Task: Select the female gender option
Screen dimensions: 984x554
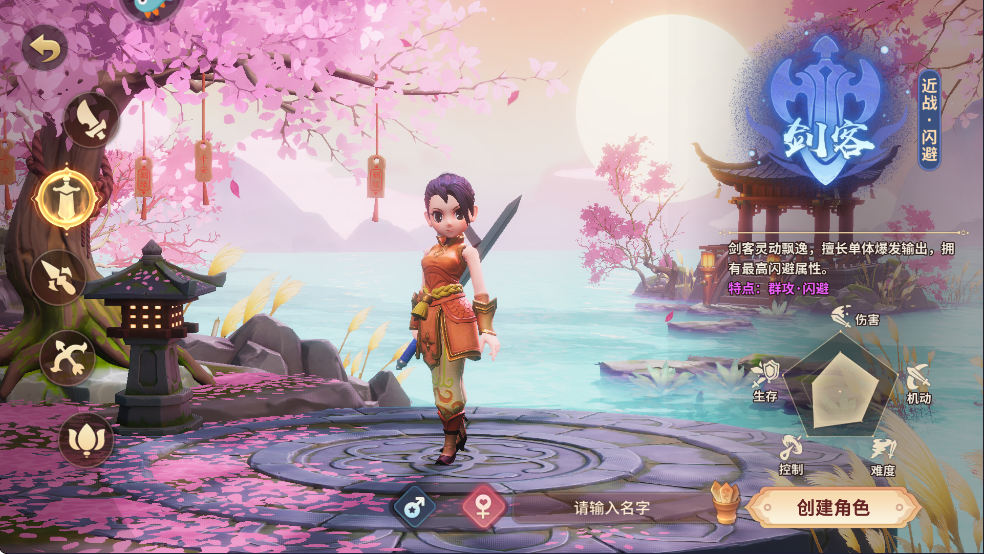Action: point(483,506)
